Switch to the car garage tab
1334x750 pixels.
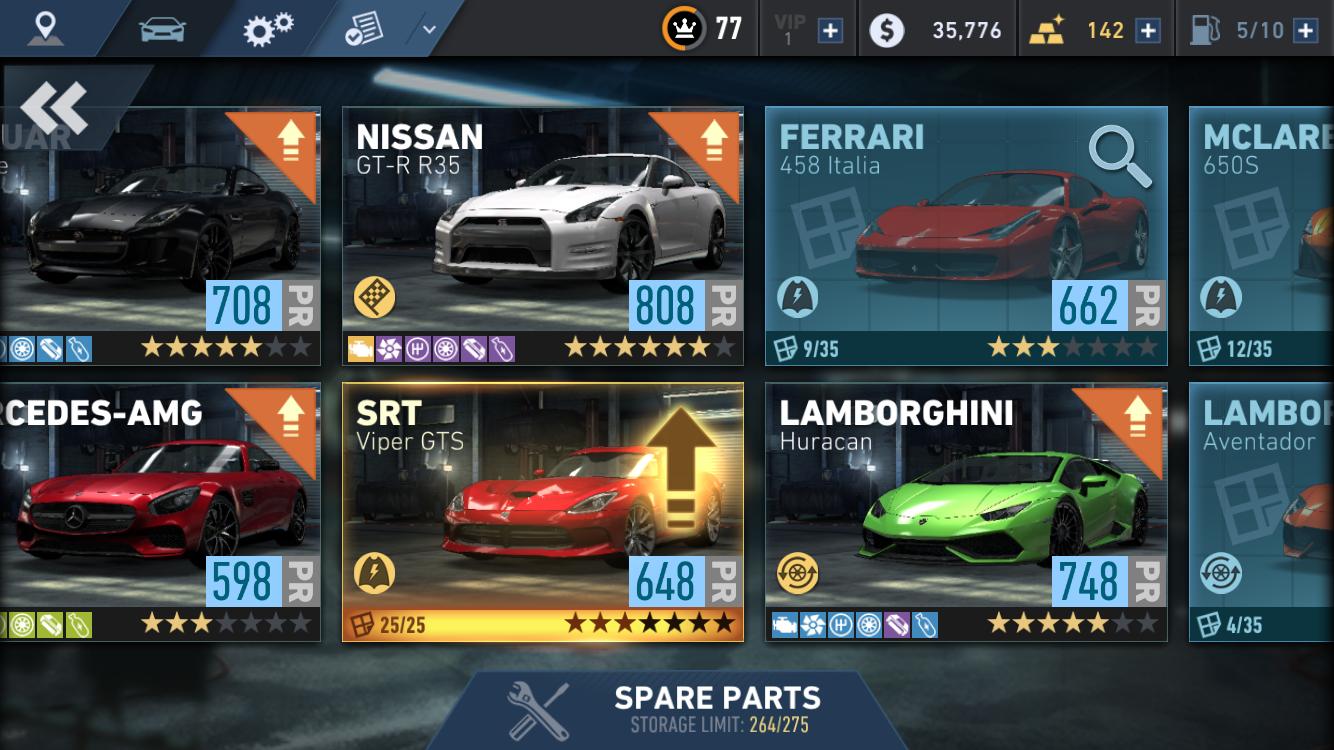click(x=162, y=29)
